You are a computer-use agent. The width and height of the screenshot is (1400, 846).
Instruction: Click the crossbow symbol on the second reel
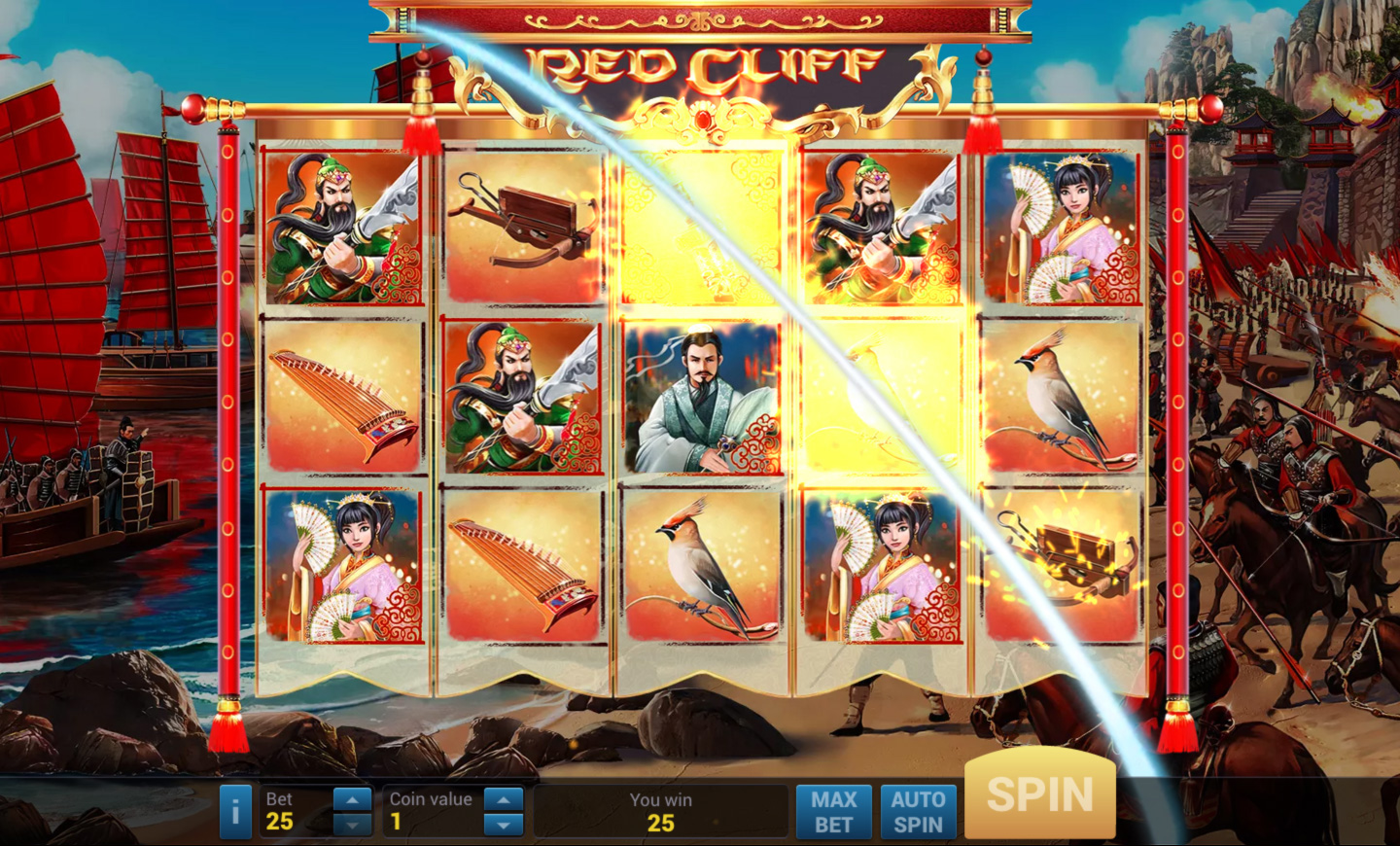[522, 226]
